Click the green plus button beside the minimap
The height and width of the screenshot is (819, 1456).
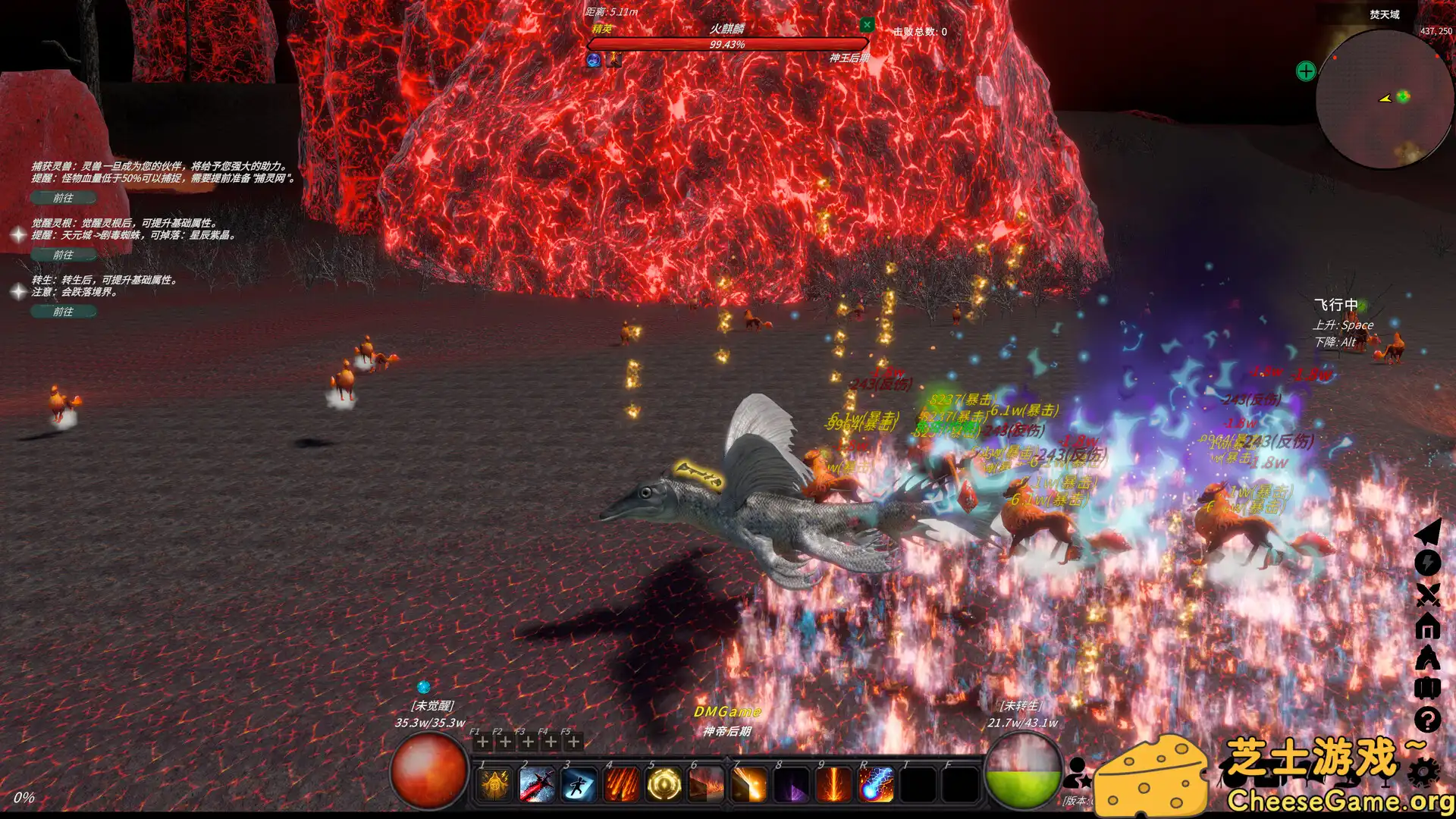1306,71
